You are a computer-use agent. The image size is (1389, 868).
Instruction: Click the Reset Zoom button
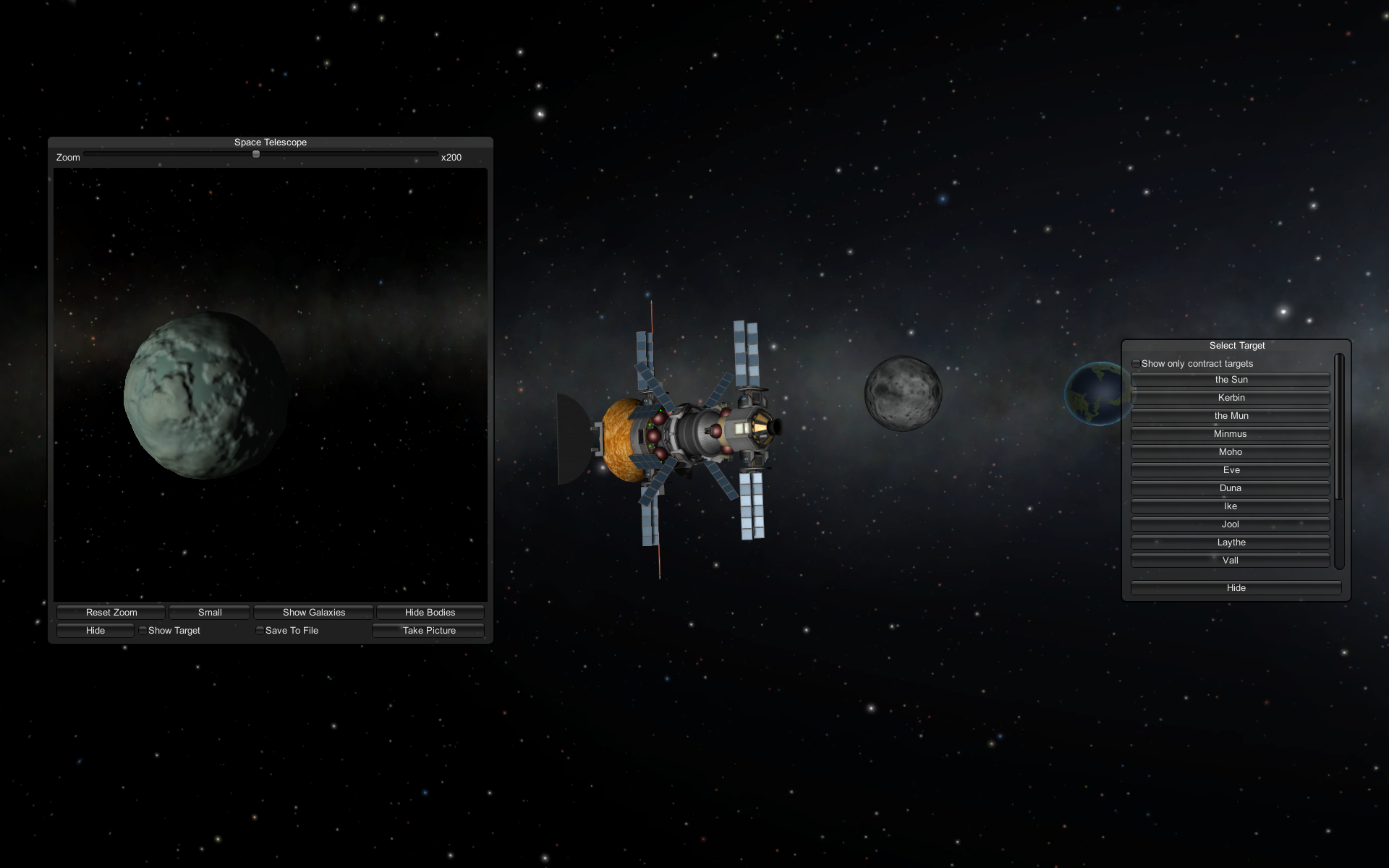111,612
